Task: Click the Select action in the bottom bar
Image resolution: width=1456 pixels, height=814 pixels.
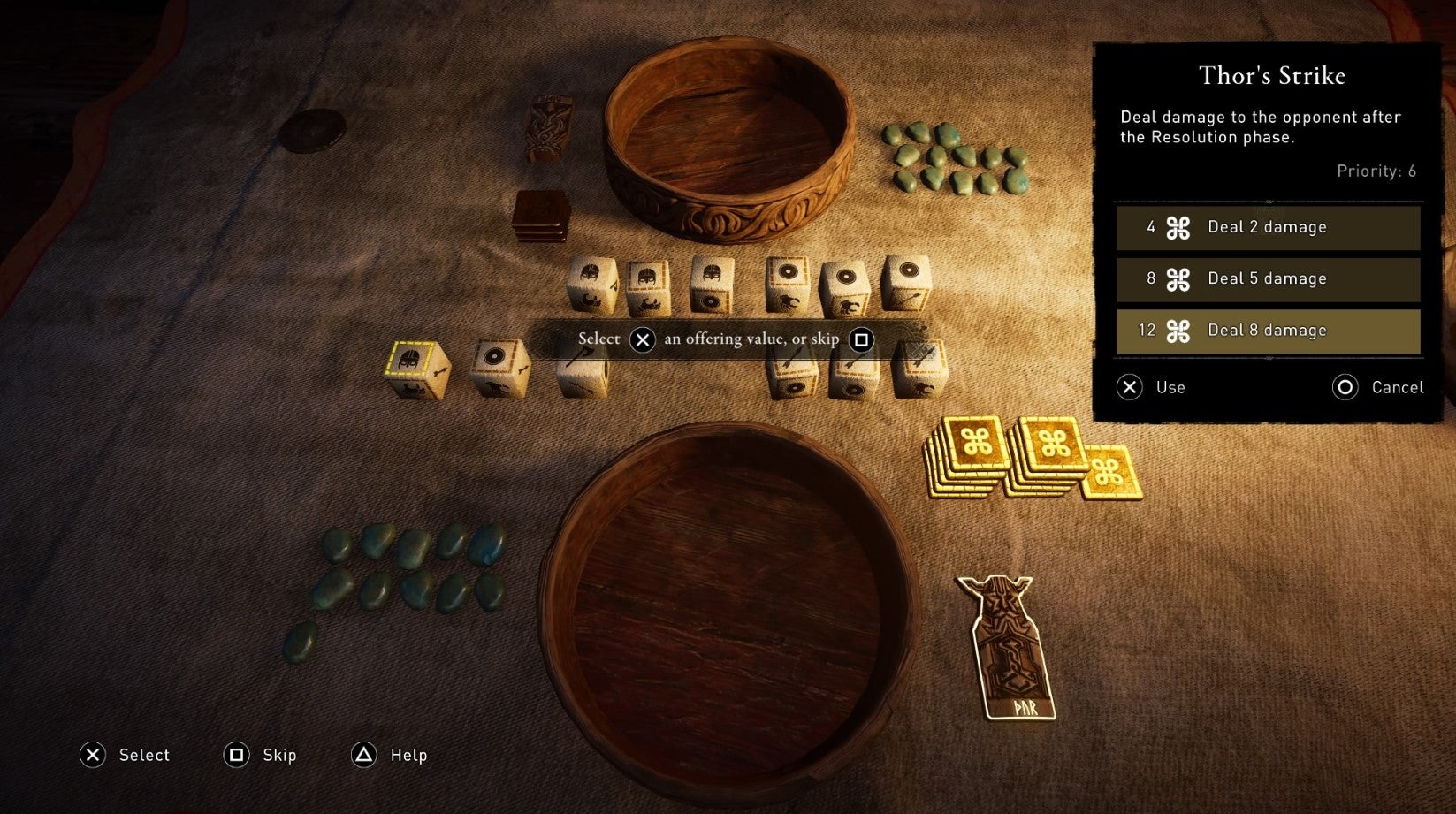Action: (x=126, y=755)
